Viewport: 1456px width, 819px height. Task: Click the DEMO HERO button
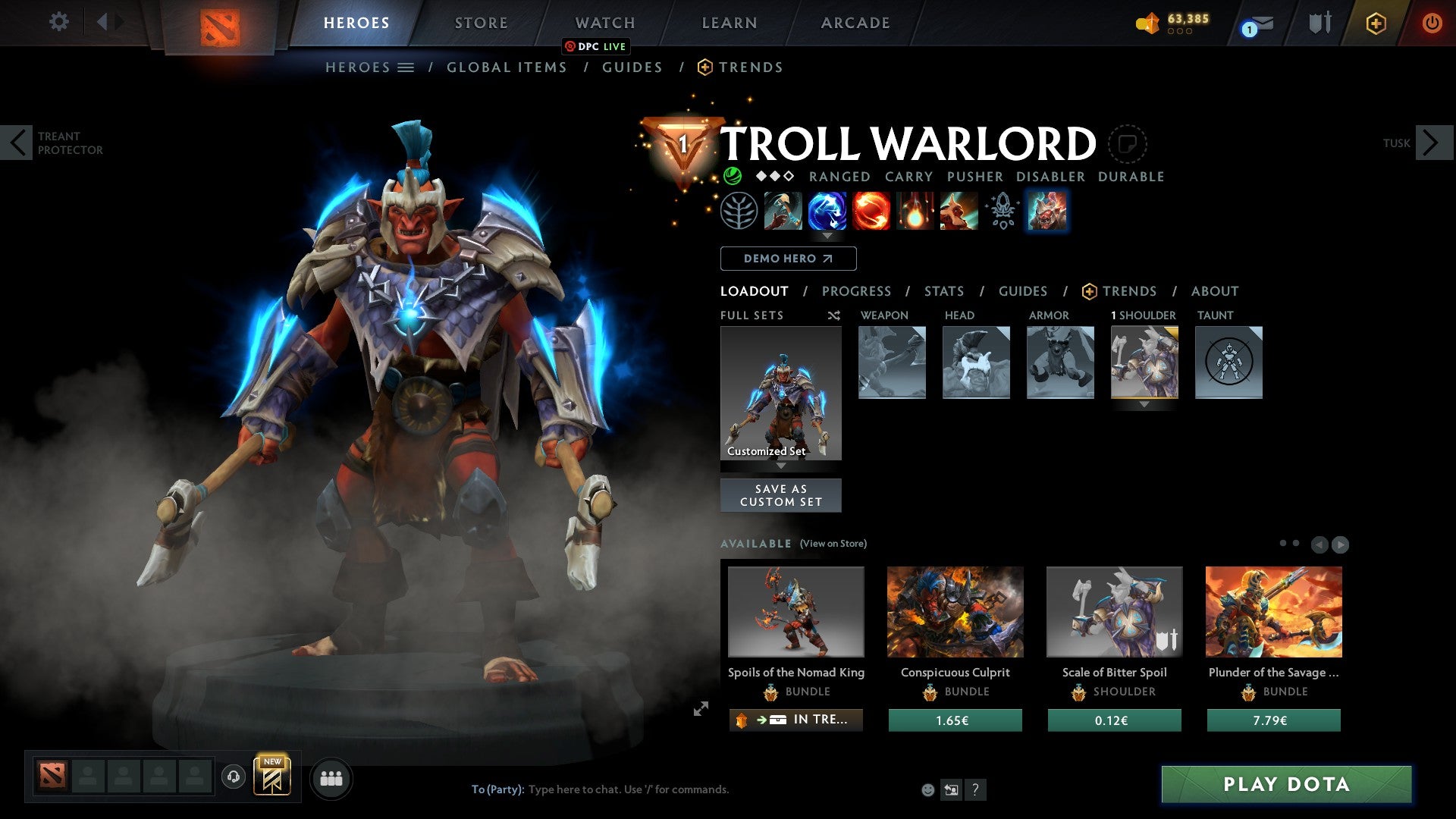tap(788, 258)
